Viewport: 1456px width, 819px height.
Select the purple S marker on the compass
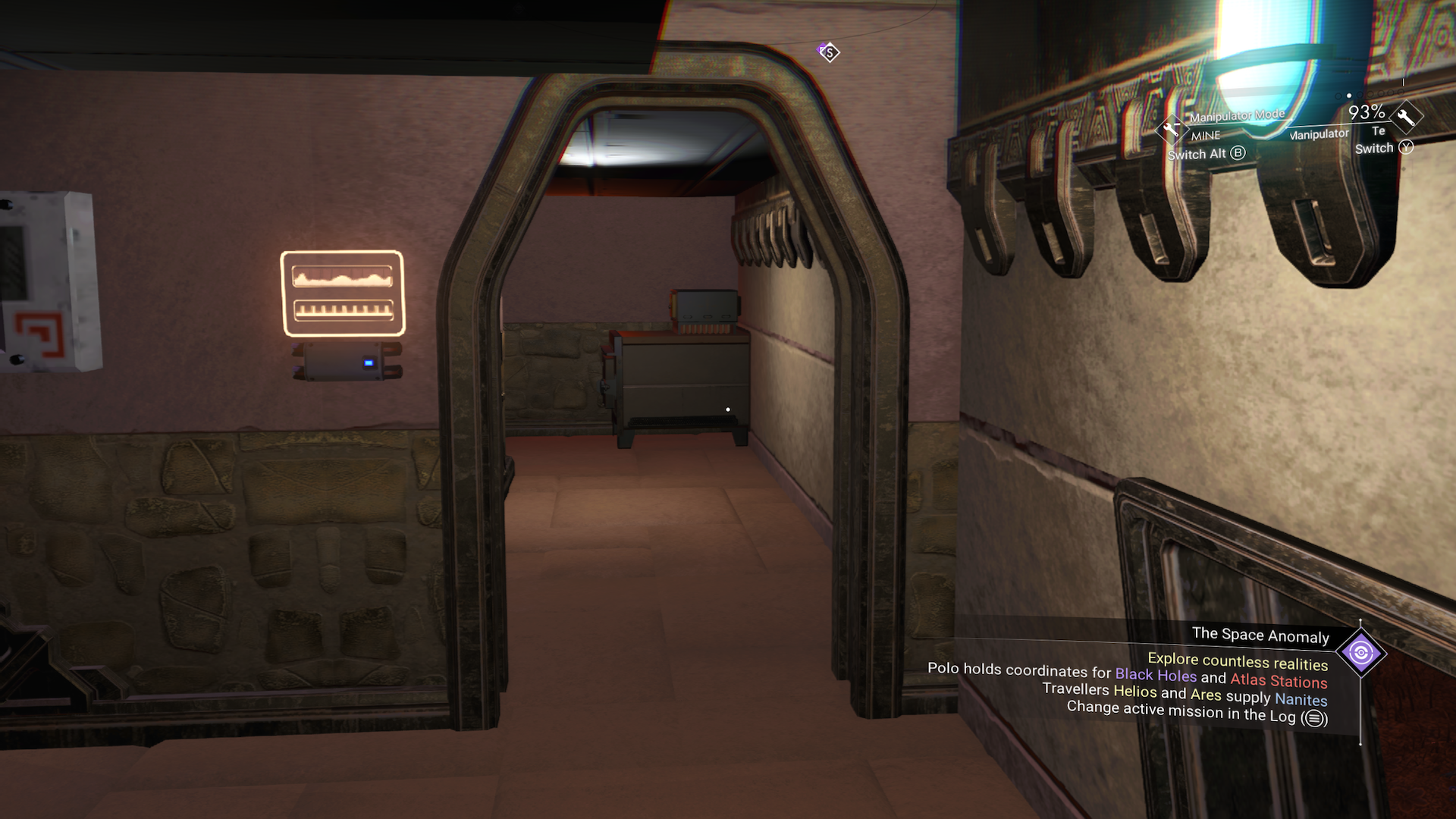point(829,52)
